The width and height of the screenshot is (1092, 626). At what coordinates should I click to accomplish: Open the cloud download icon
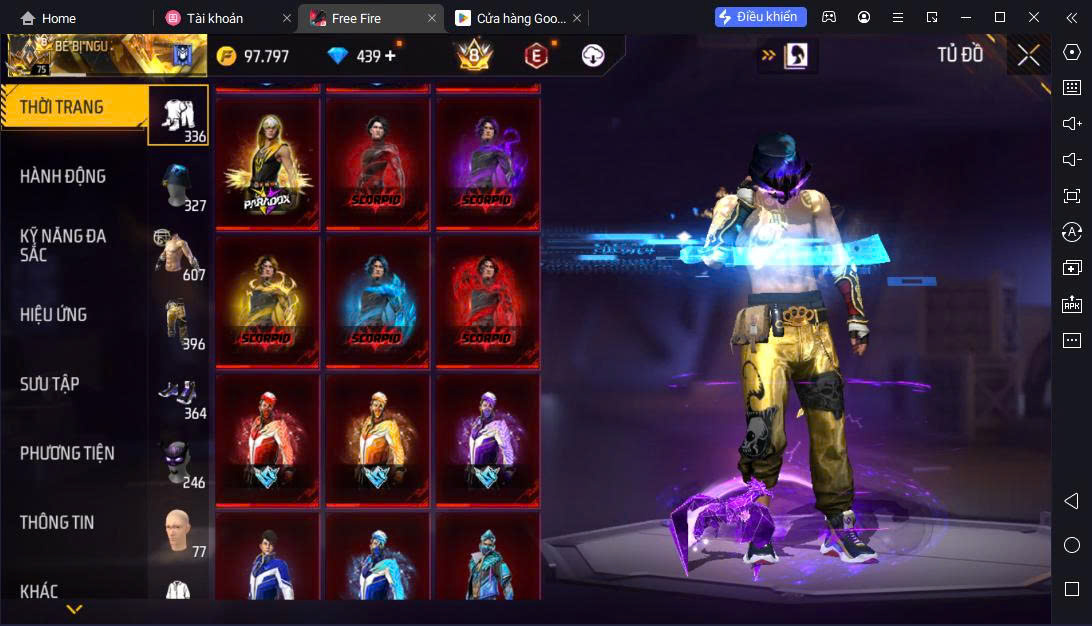(593, 56)
